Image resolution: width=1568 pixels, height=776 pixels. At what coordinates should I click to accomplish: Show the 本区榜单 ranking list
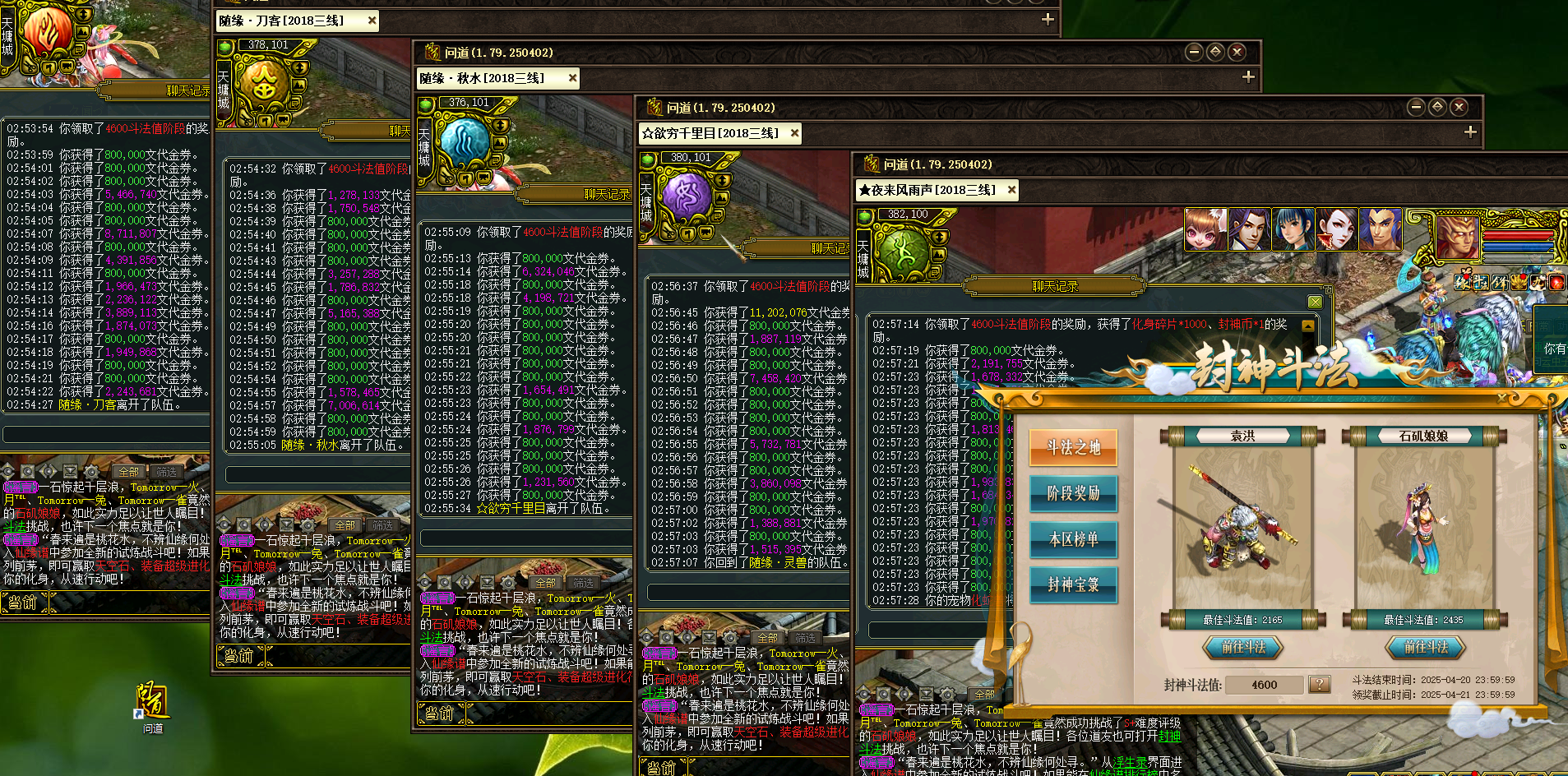tap(1073, 539)
